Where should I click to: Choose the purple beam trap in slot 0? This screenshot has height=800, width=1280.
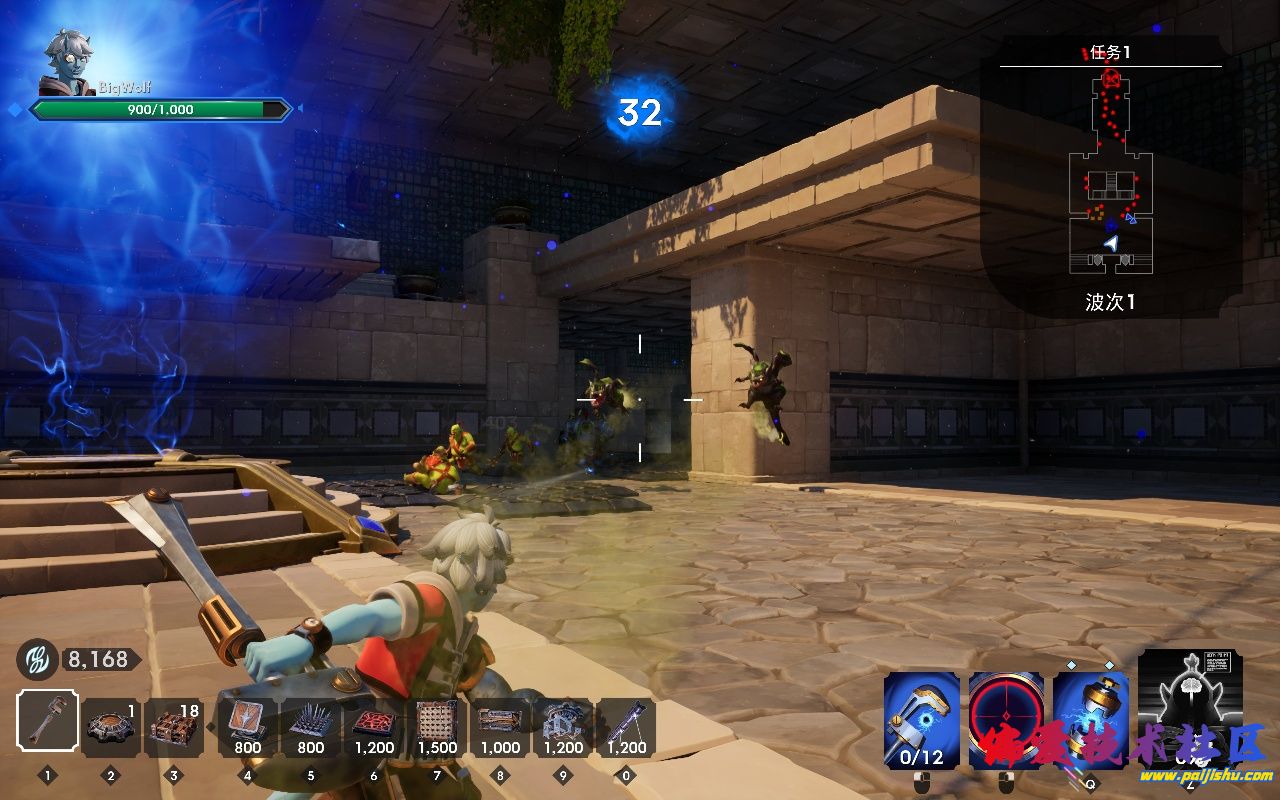[626, 727]
